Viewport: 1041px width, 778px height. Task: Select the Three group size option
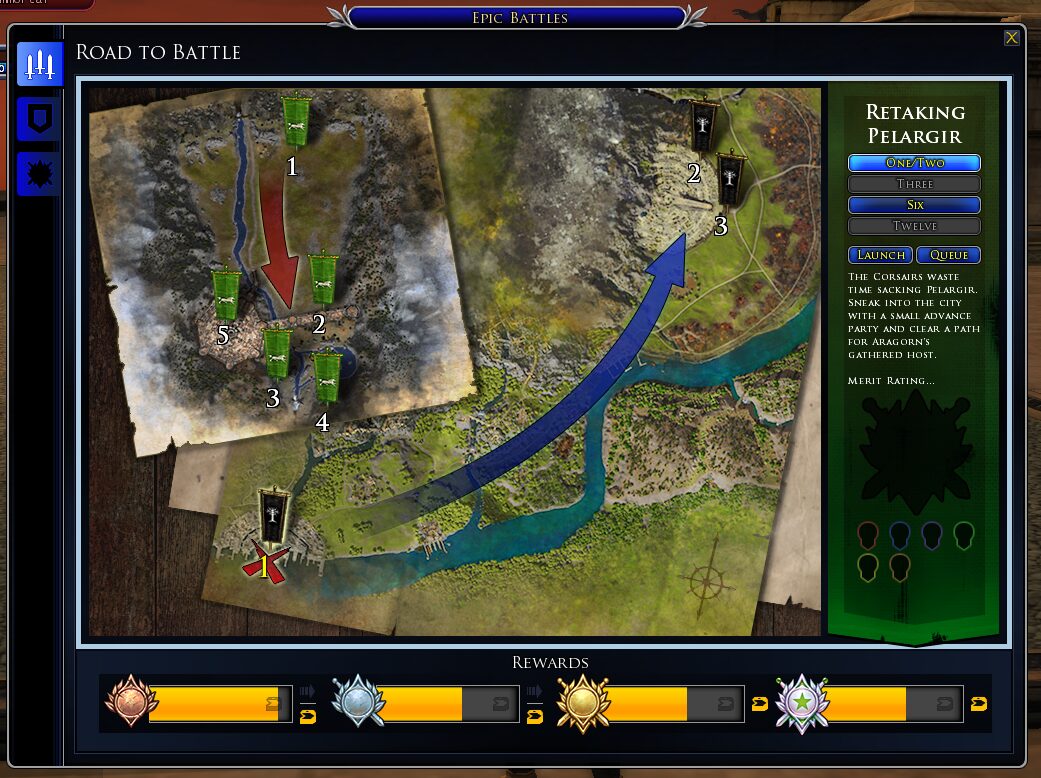[x=914, y=184]
